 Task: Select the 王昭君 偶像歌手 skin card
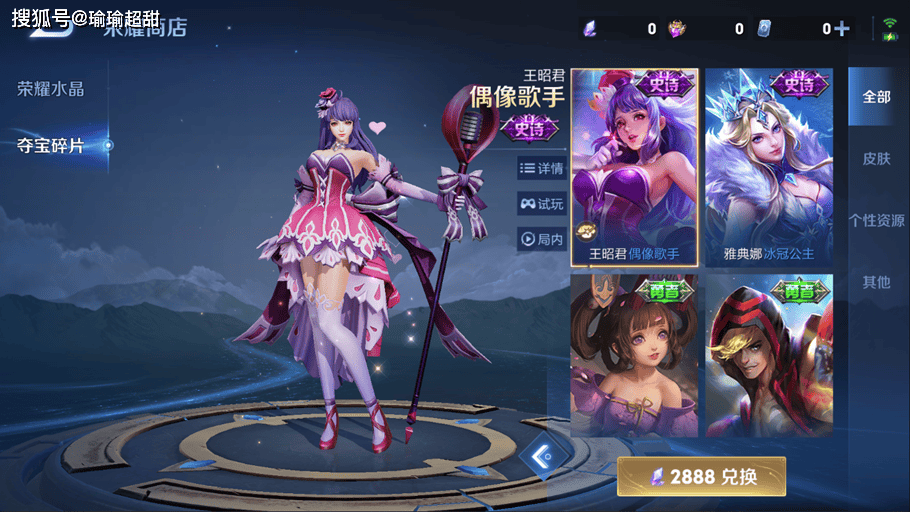[x=634, y=167]
